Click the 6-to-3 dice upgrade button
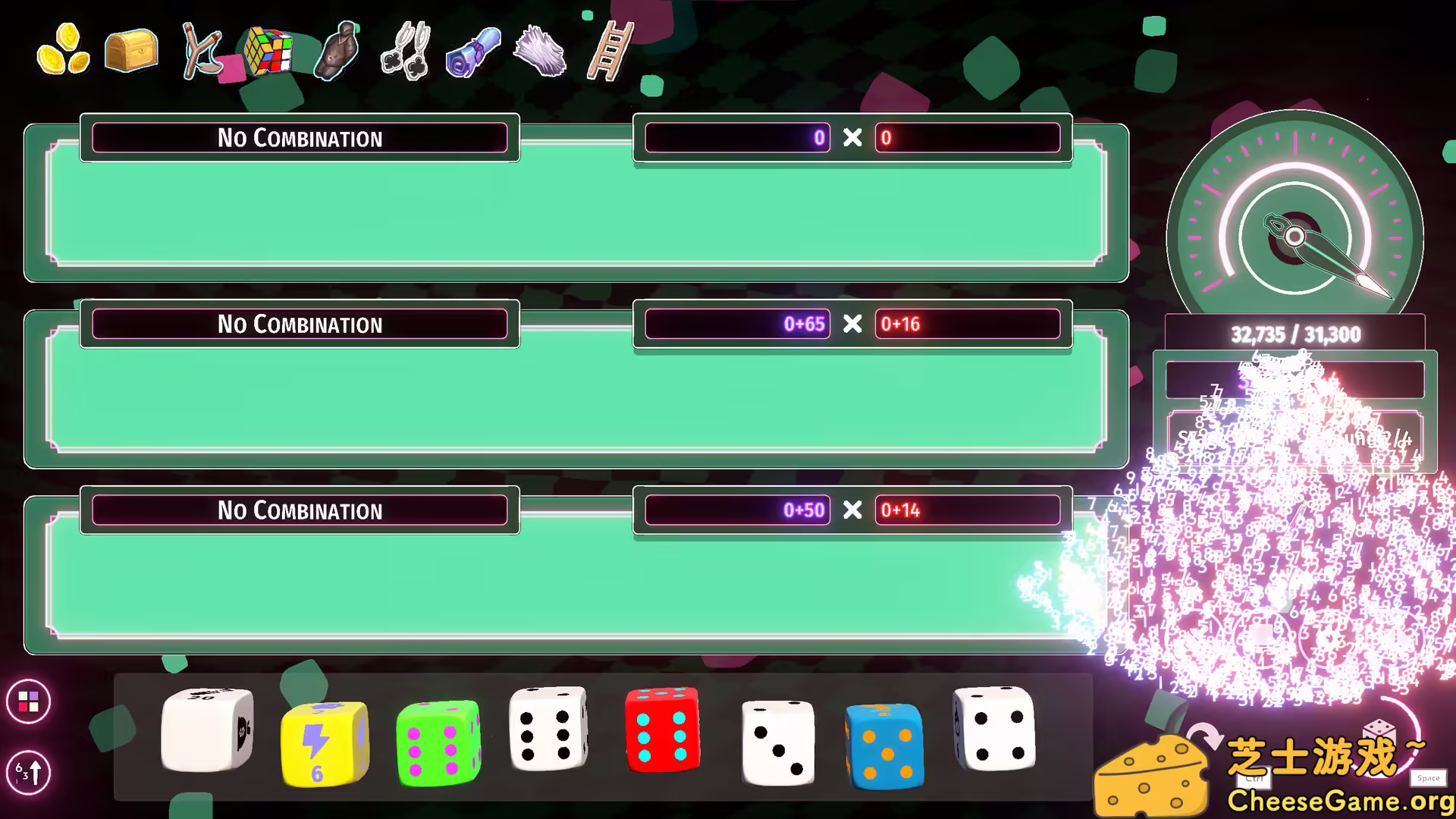This screenshot has width=1456, height=819. click(x=28, y=773)
